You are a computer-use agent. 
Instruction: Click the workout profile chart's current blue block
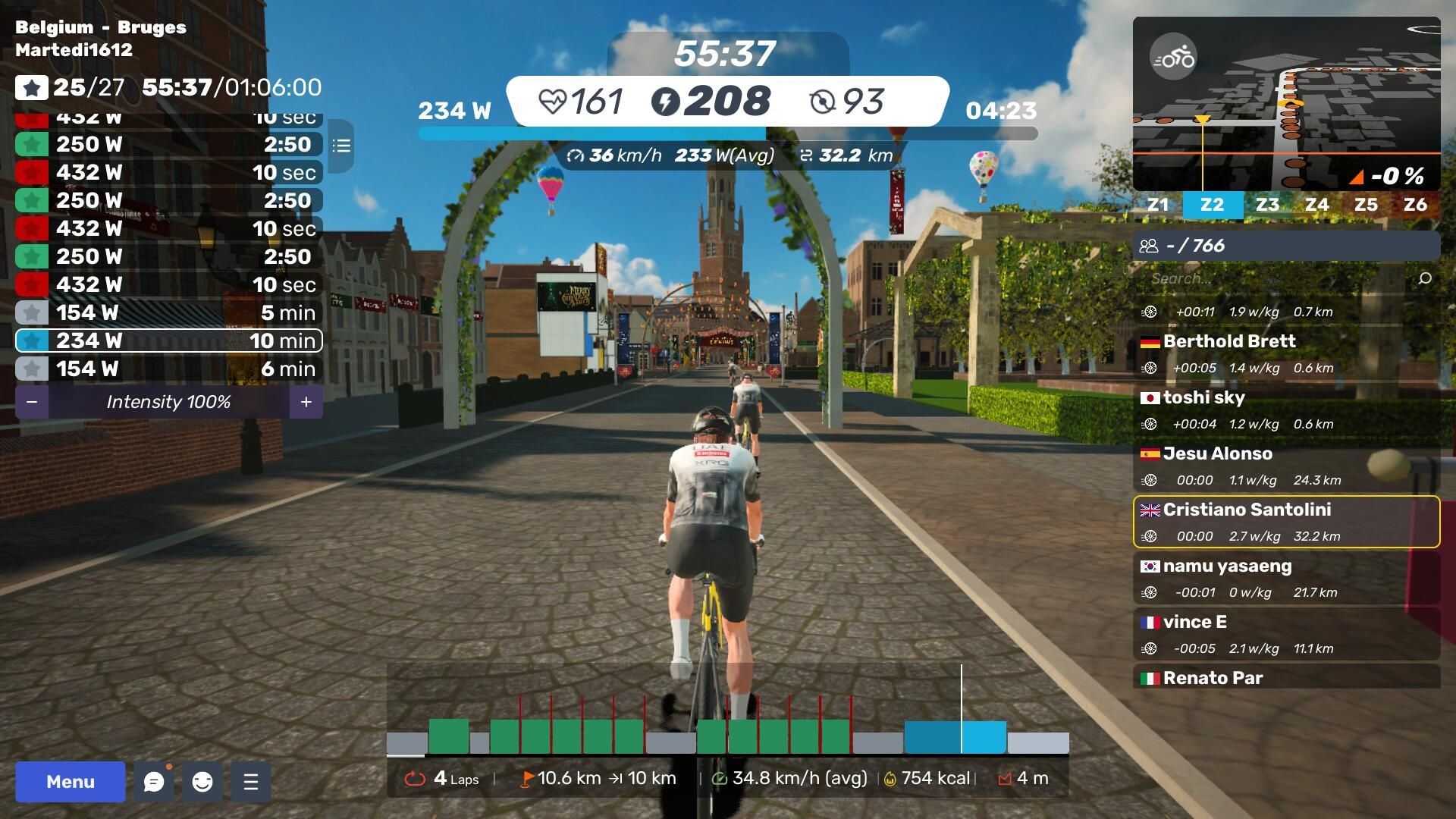pyautogui.click(x=955, y=737)
